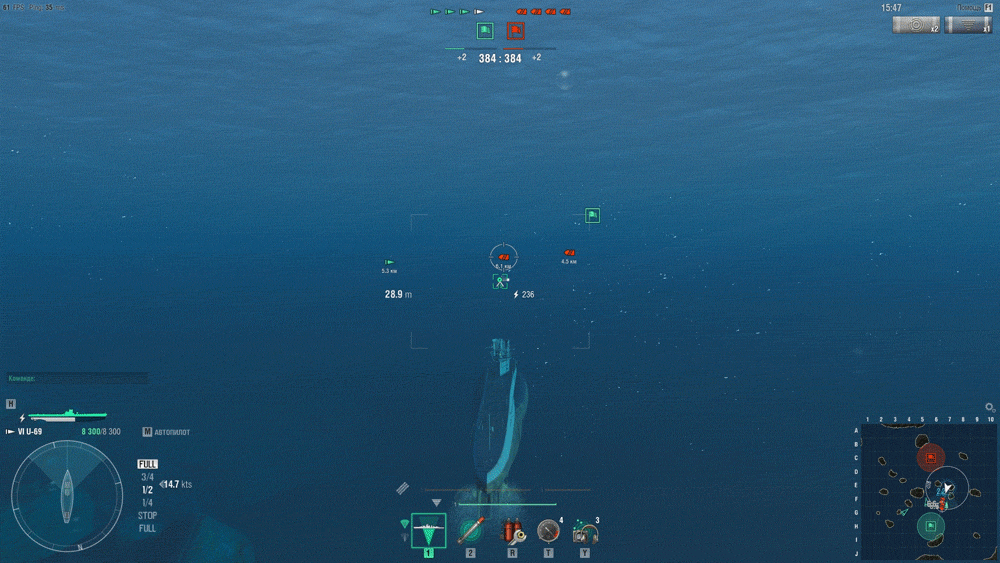Toggle the narrow torpedo spread icon

[404, 524]
